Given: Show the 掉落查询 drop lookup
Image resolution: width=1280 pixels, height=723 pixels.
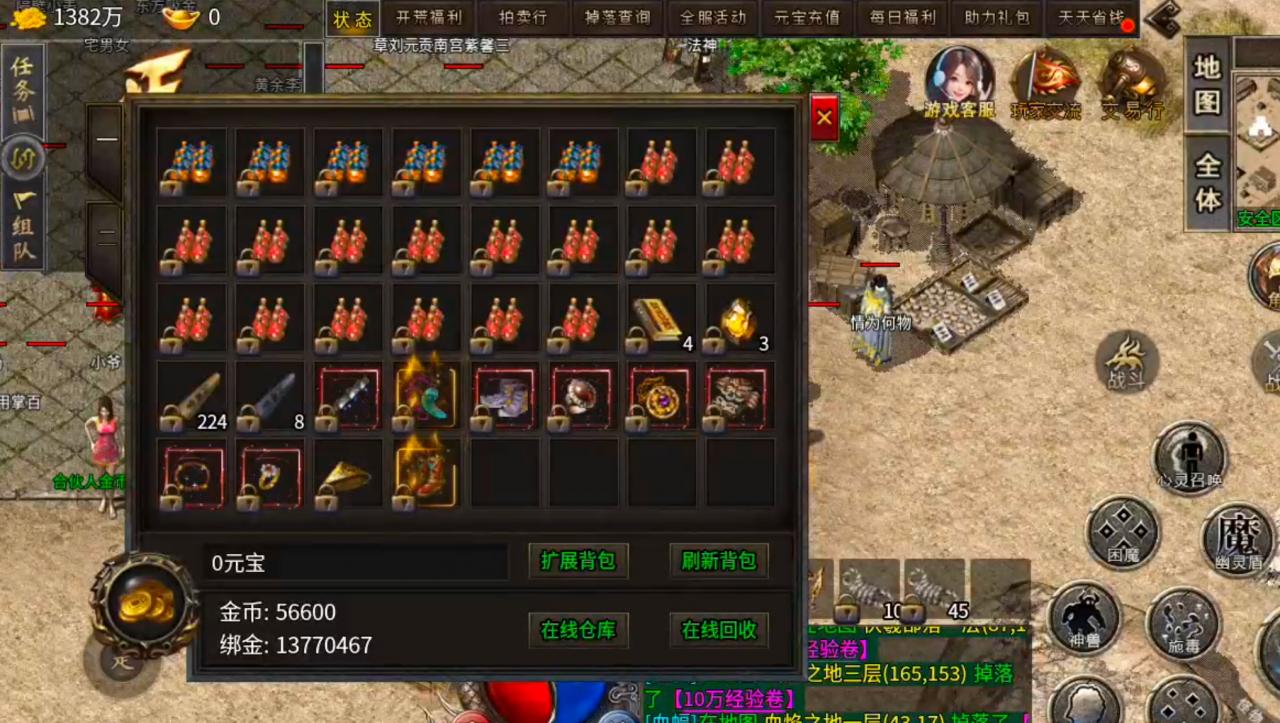Looking at the screenshot, I should pos(617,18).
